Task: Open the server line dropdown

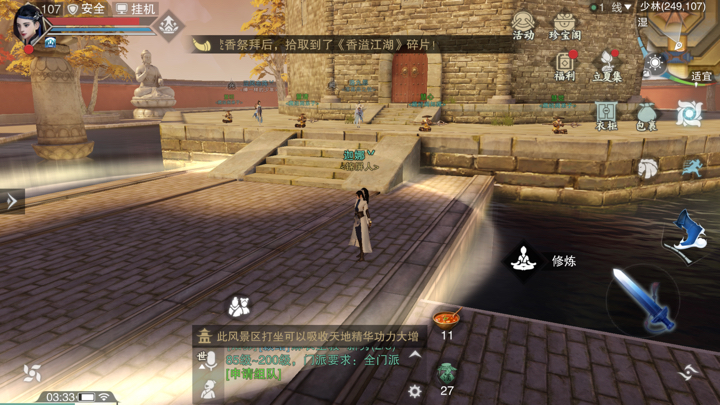Action: pos(611,7)
